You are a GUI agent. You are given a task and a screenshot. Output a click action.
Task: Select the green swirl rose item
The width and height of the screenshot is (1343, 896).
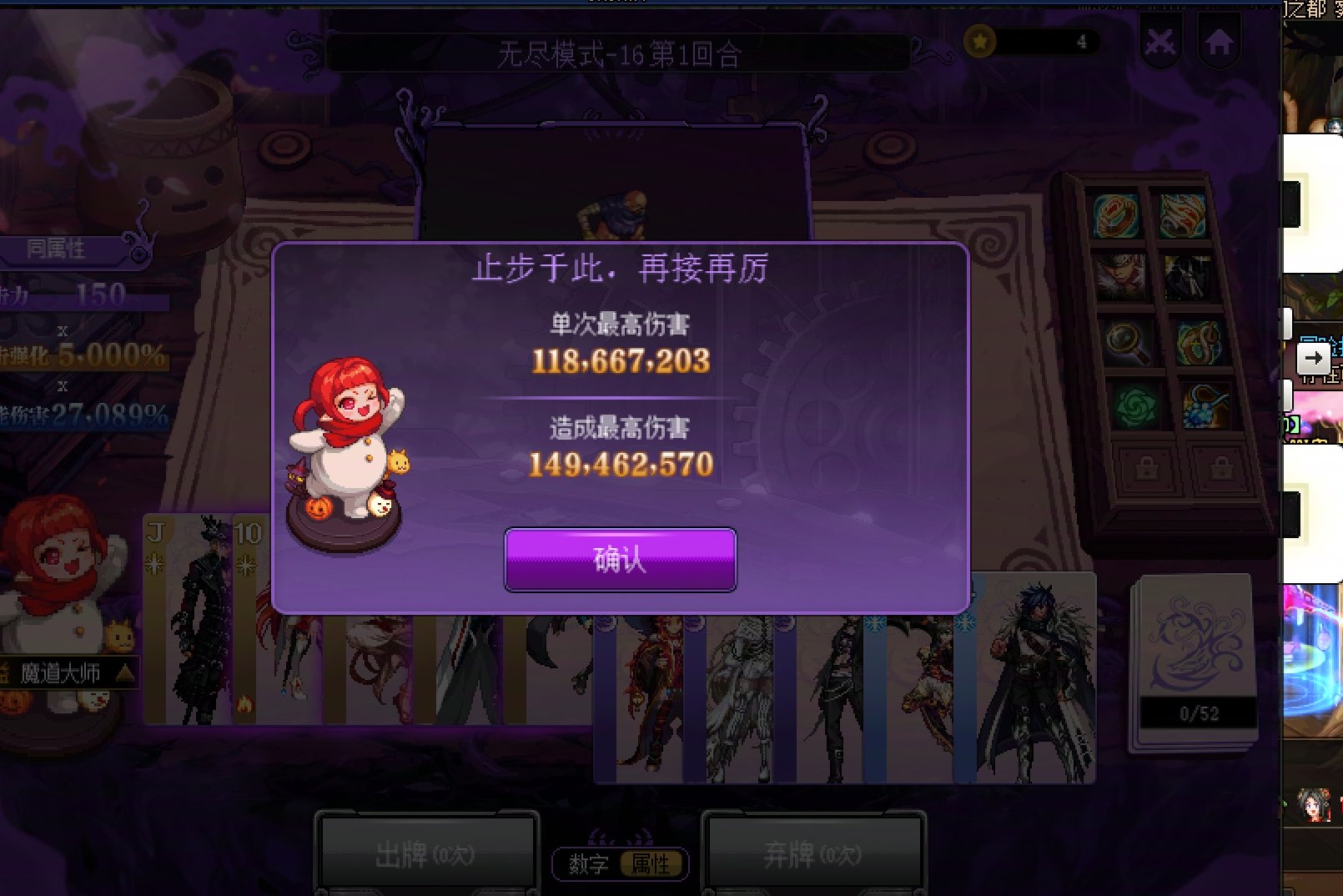pos(1136,407)
